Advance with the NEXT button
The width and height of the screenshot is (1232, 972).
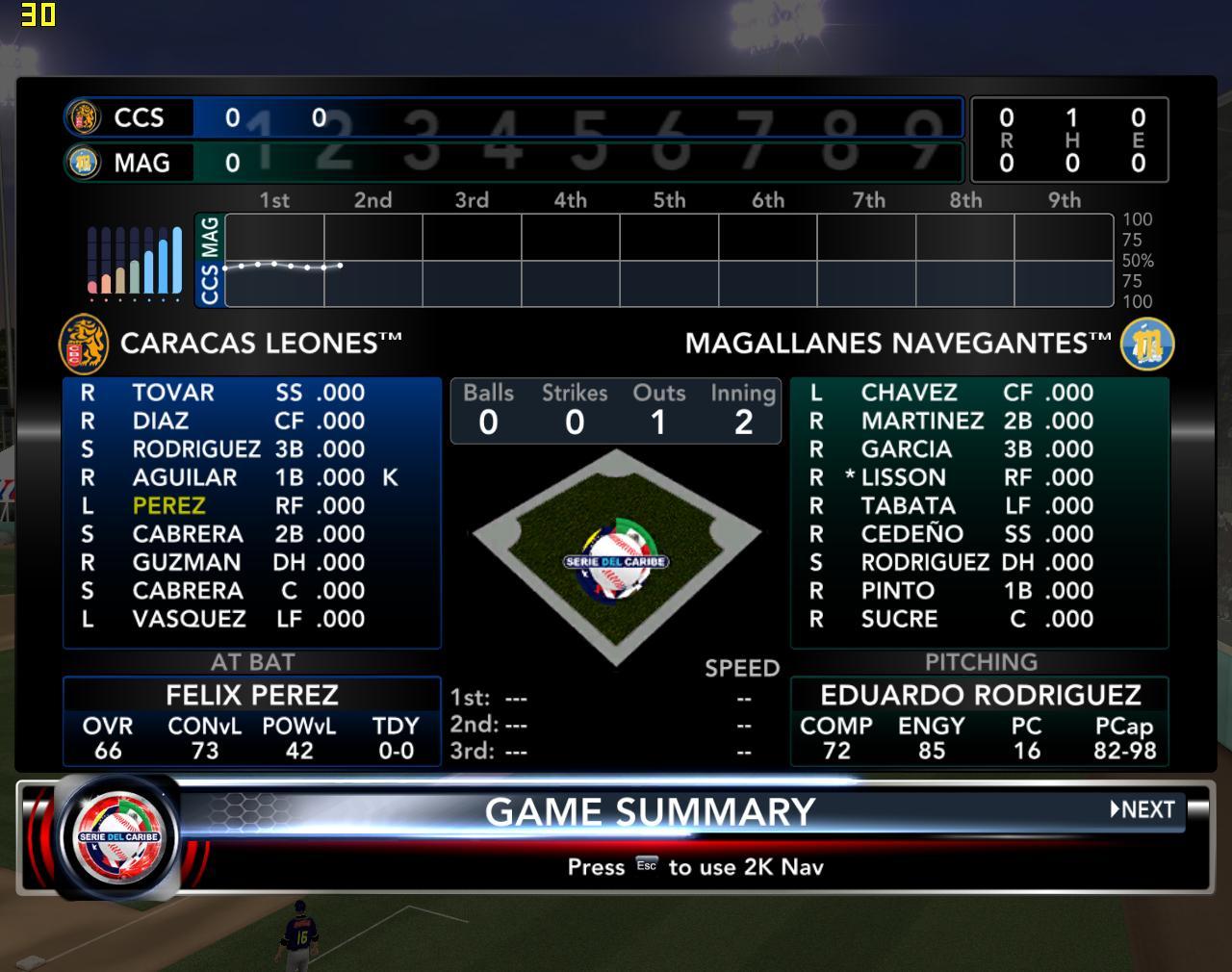pyautogui.click(x=1143, y=809)
